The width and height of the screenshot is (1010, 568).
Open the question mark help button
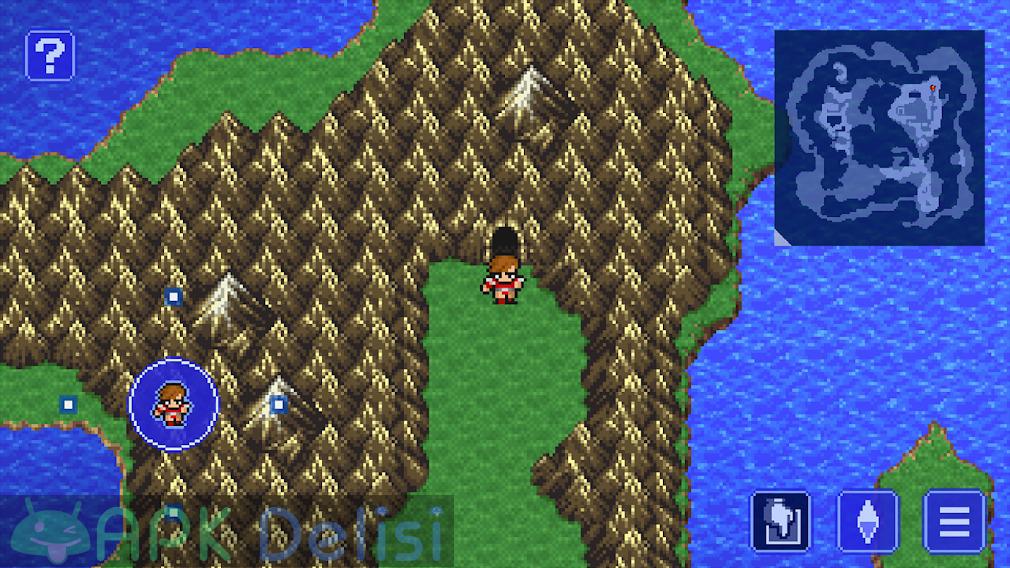[x=48, y=54]
